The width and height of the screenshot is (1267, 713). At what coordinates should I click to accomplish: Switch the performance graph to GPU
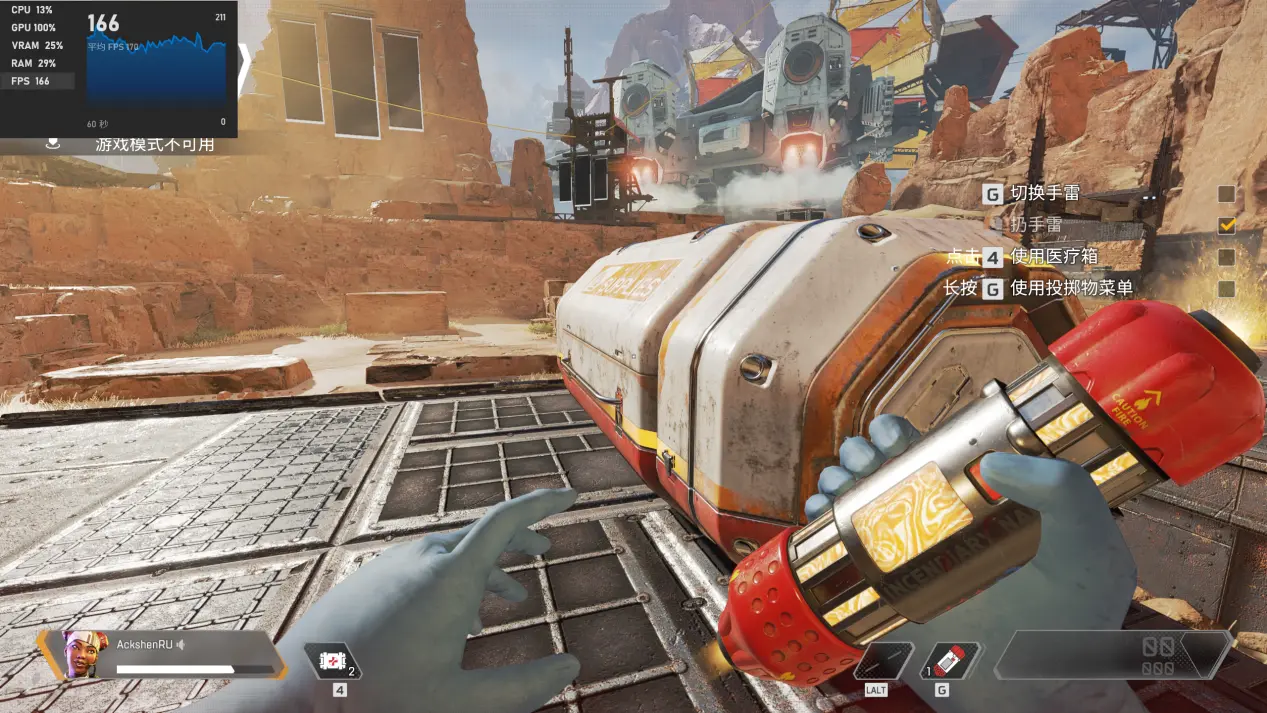pyautogui.click(x=36, y=27)
